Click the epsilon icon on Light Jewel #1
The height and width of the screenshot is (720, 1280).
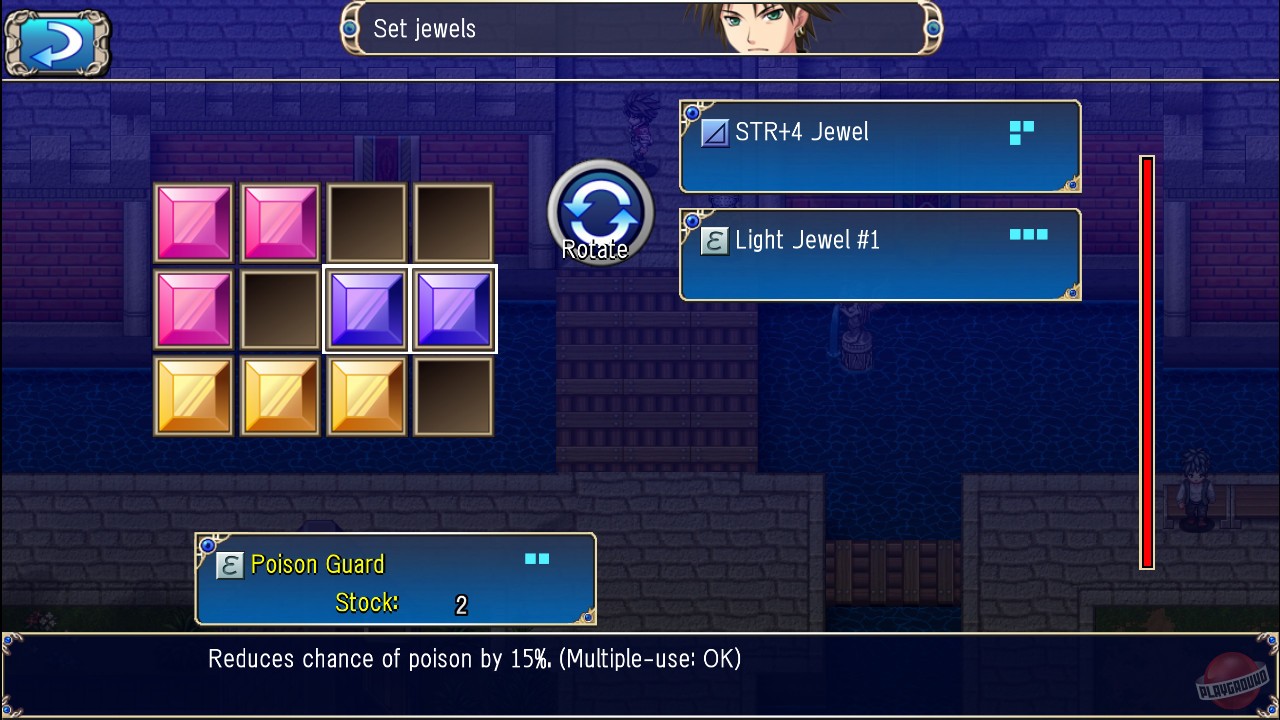[x=714, y=240]
